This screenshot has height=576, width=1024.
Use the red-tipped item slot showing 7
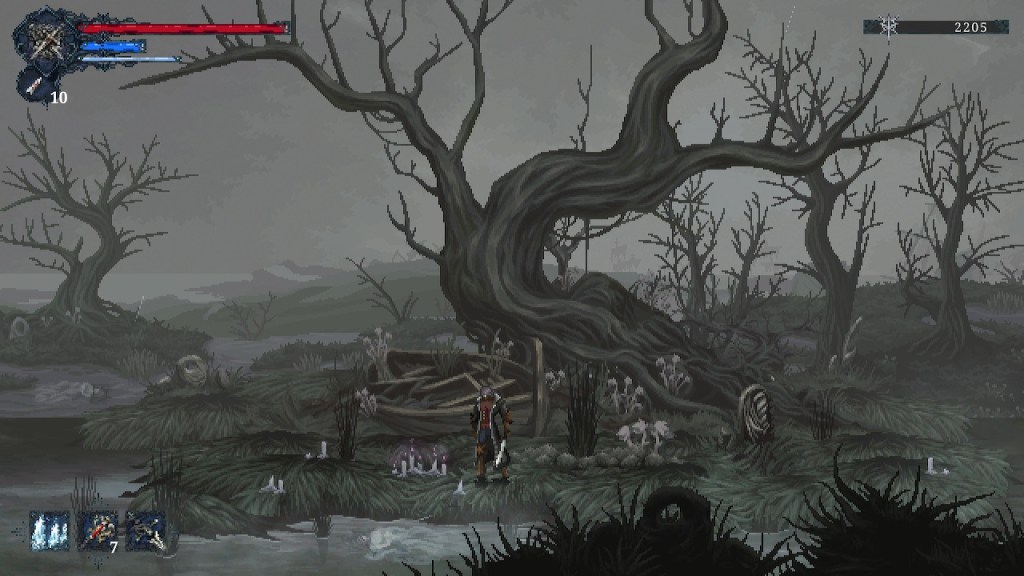tap(98, 531)
